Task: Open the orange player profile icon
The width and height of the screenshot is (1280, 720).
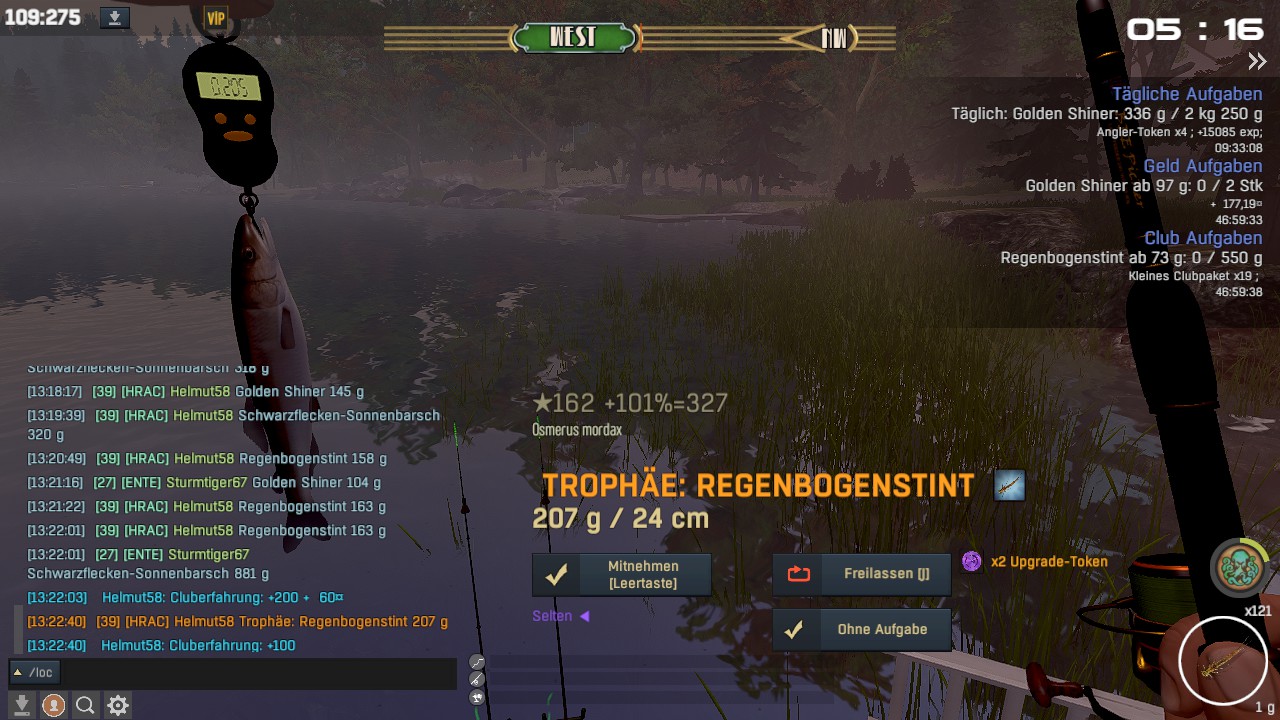Action: pyautogui.click(x=54, y=706)
